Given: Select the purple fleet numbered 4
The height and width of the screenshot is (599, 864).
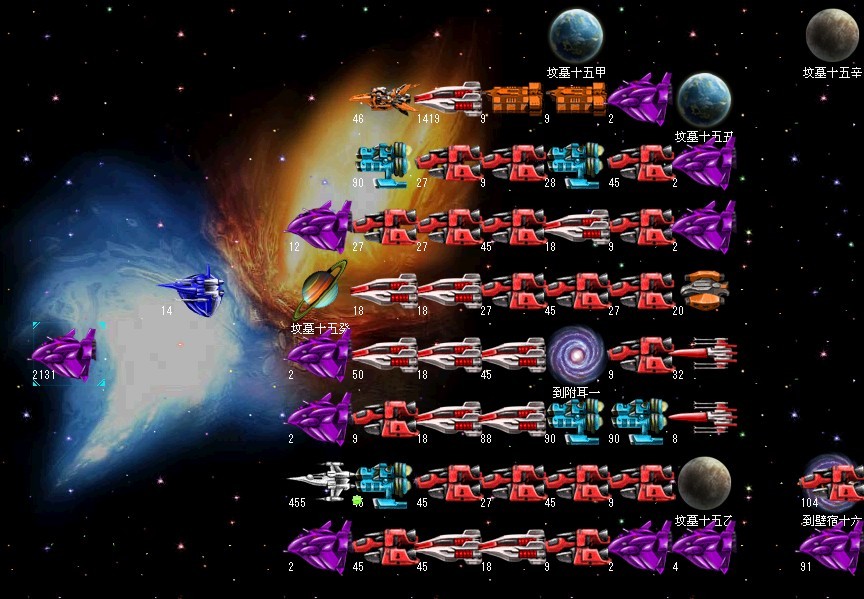Looking at the screenshot, I should click(704, 548).
